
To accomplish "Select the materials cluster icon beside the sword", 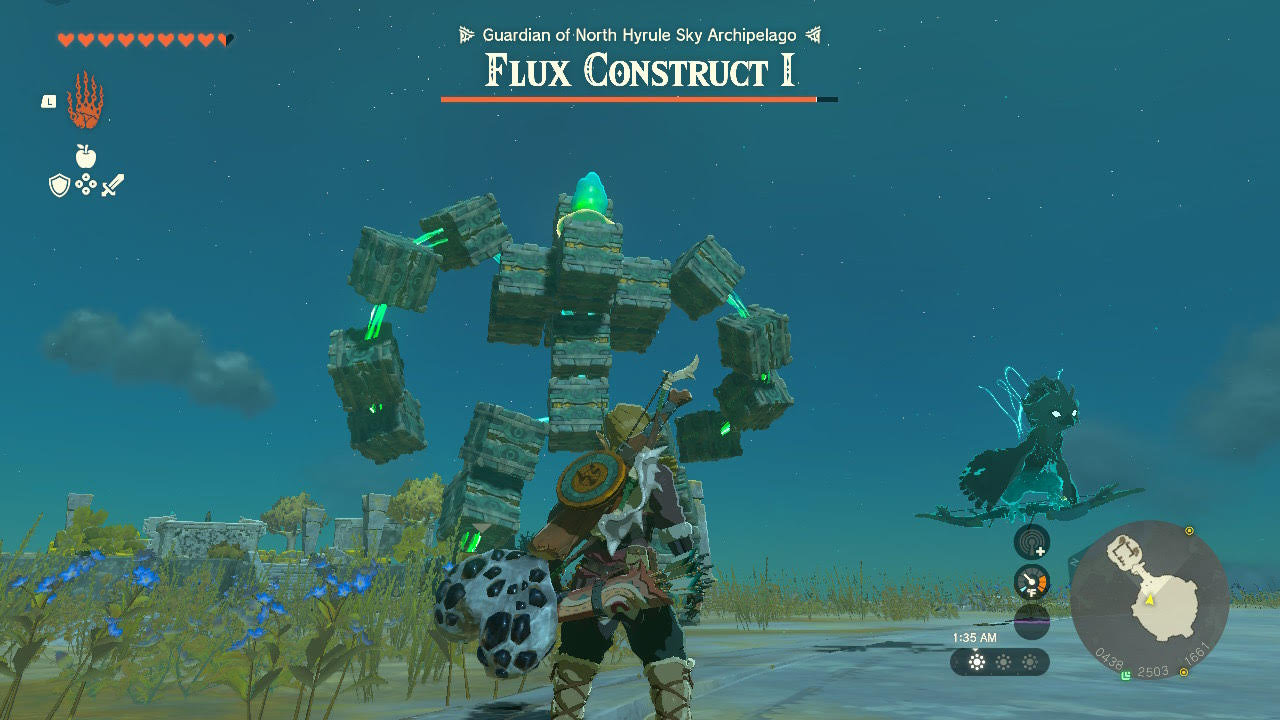I will (x=85, y=184).
